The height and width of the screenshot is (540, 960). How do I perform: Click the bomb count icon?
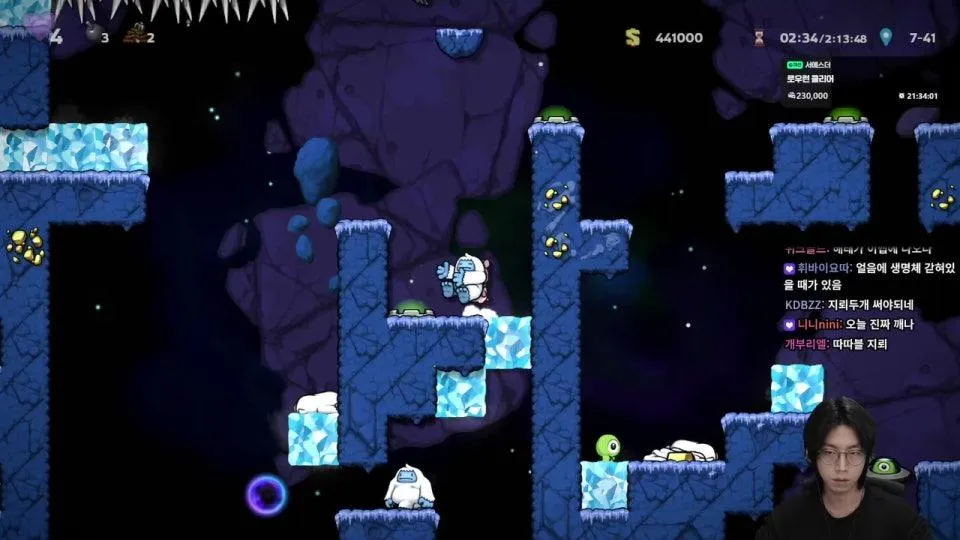click(91, 37)
